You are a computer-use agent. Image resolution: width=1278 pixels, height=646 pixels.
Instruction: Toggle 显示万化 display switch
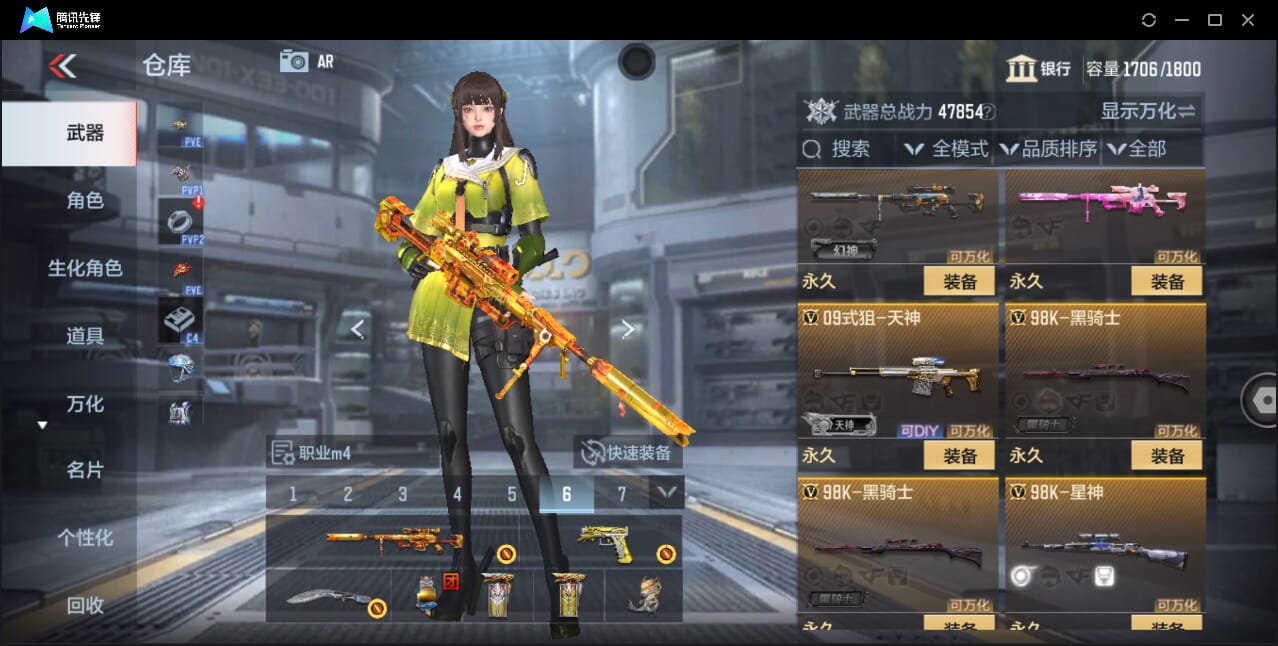click(1149, 111)
